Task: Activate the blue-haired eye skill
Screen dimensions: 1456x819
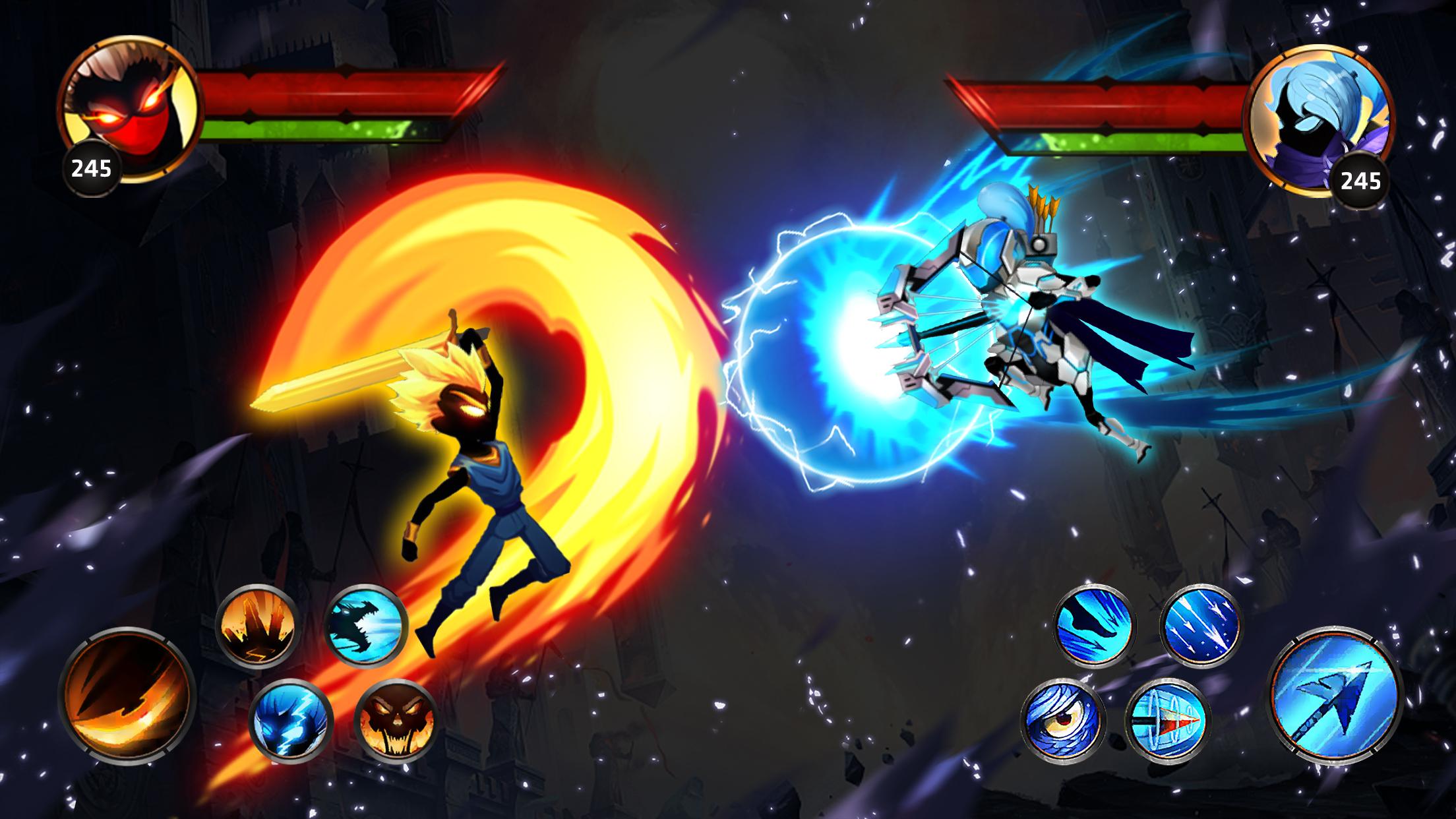Action: 1062,719
